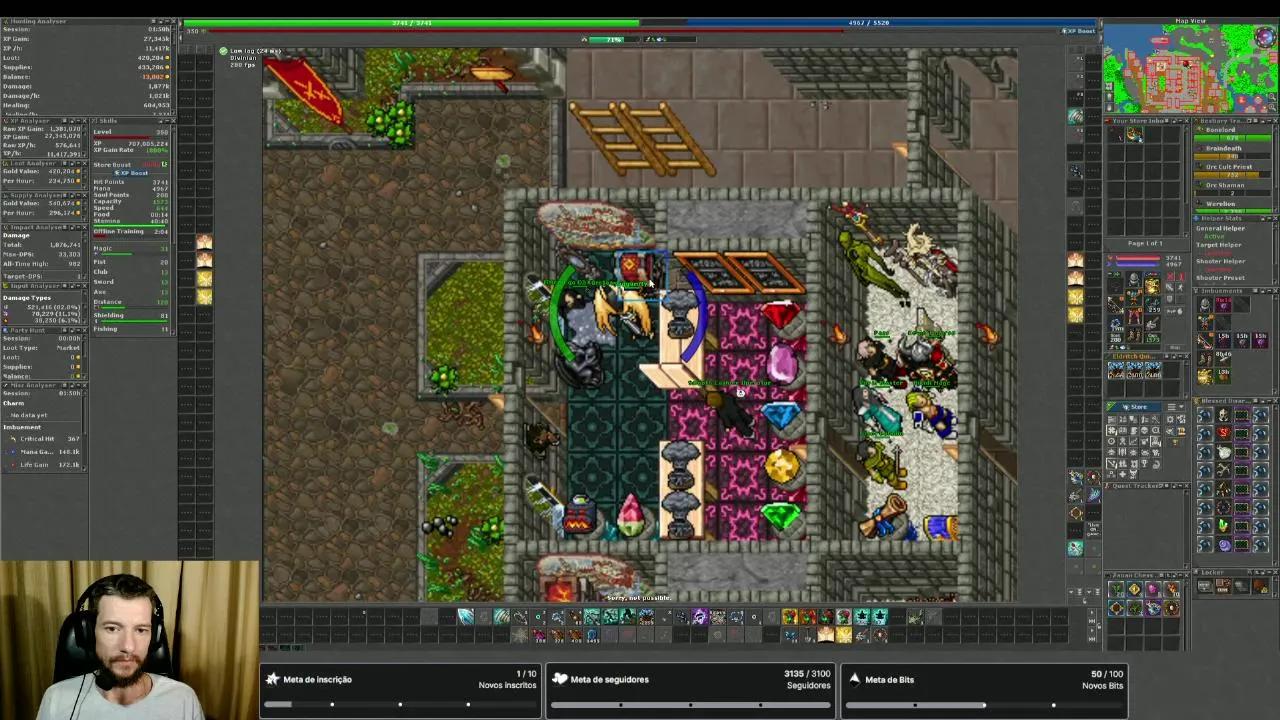Minimize the Hunting Analyser panel

pyautogui.click(x=167, y=21)
